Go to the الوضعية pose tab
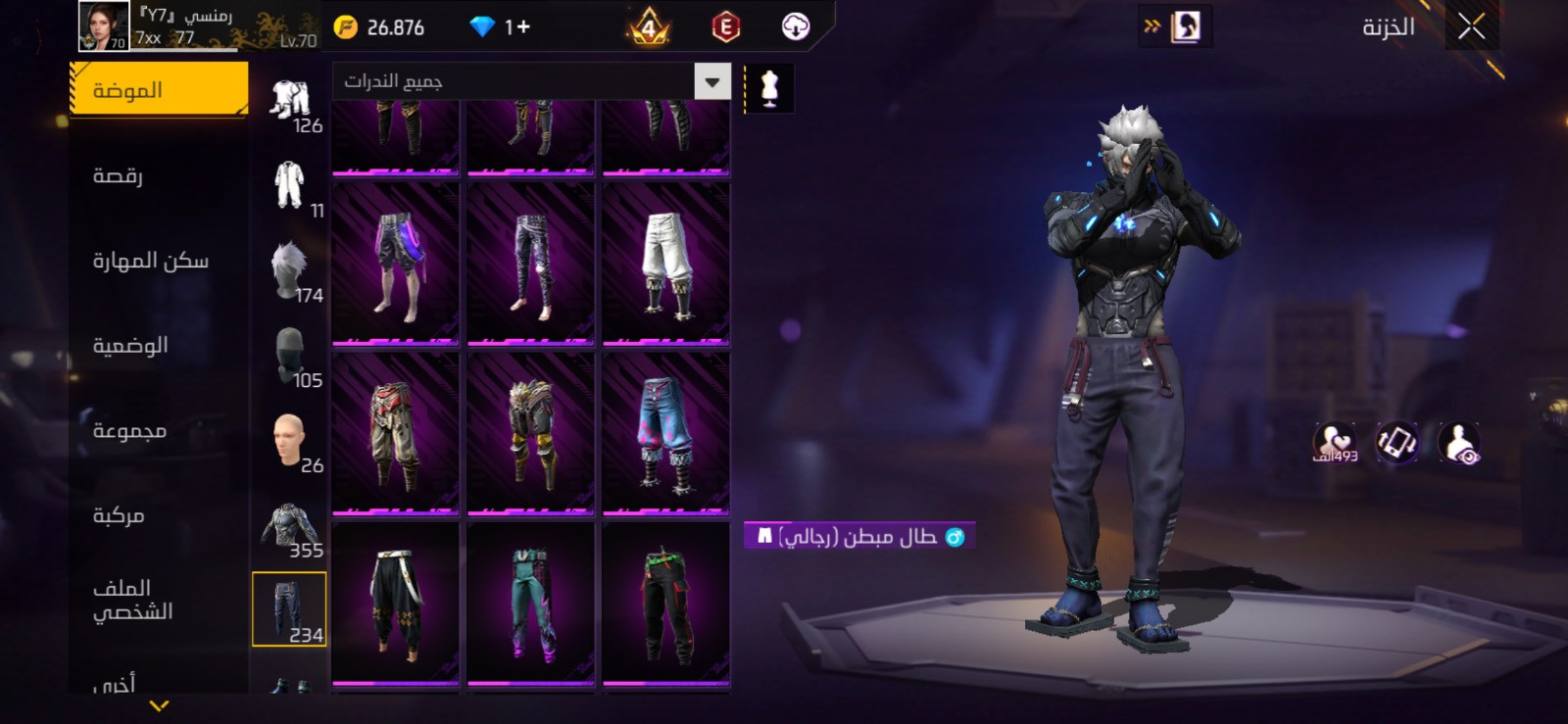Screen dimensions: 1568x724 tap(130, 346)
